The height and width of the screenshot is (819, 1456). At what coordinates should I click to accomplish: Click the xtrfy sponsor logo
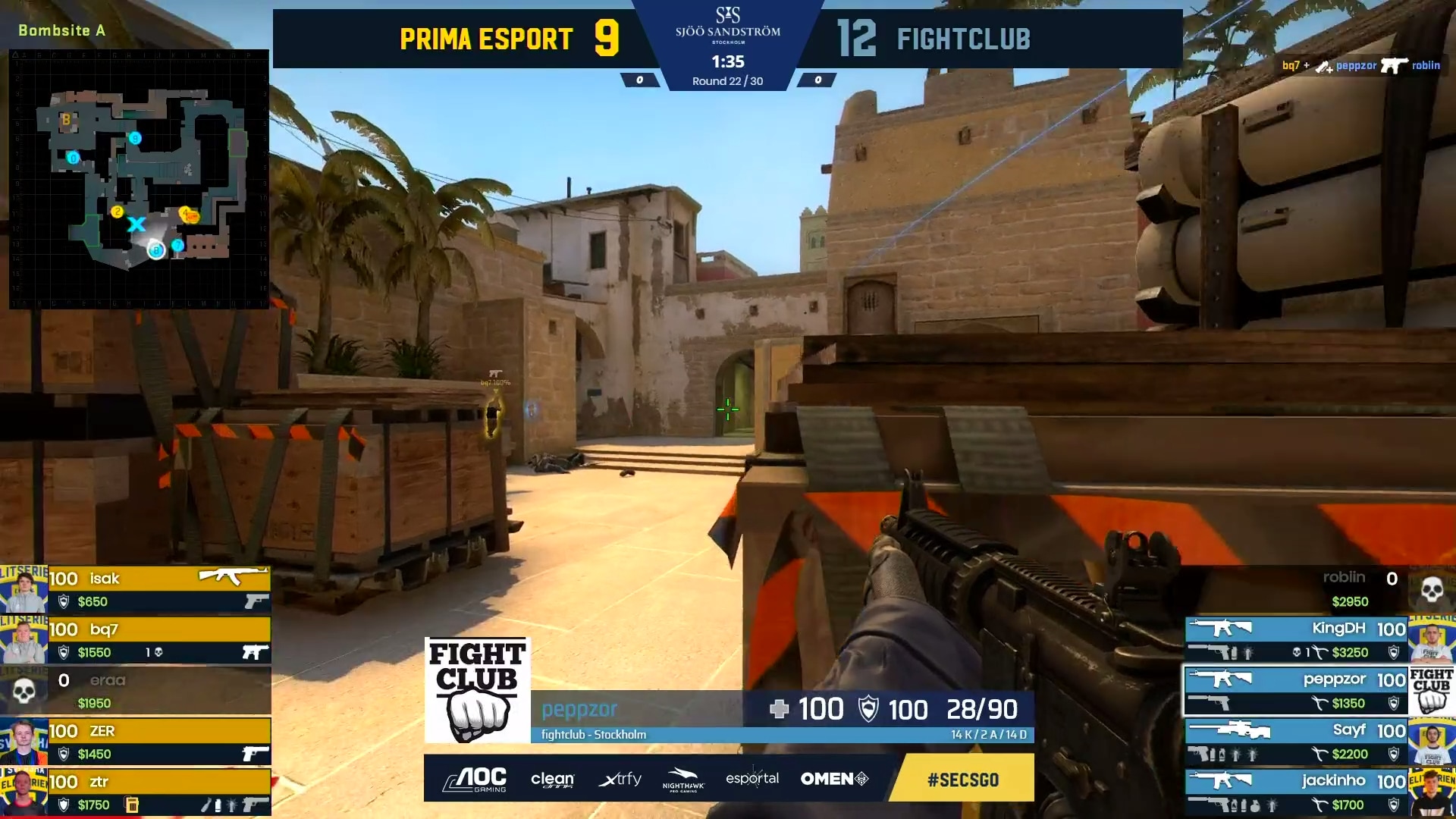pyautogui.click(x=620, y=780)
